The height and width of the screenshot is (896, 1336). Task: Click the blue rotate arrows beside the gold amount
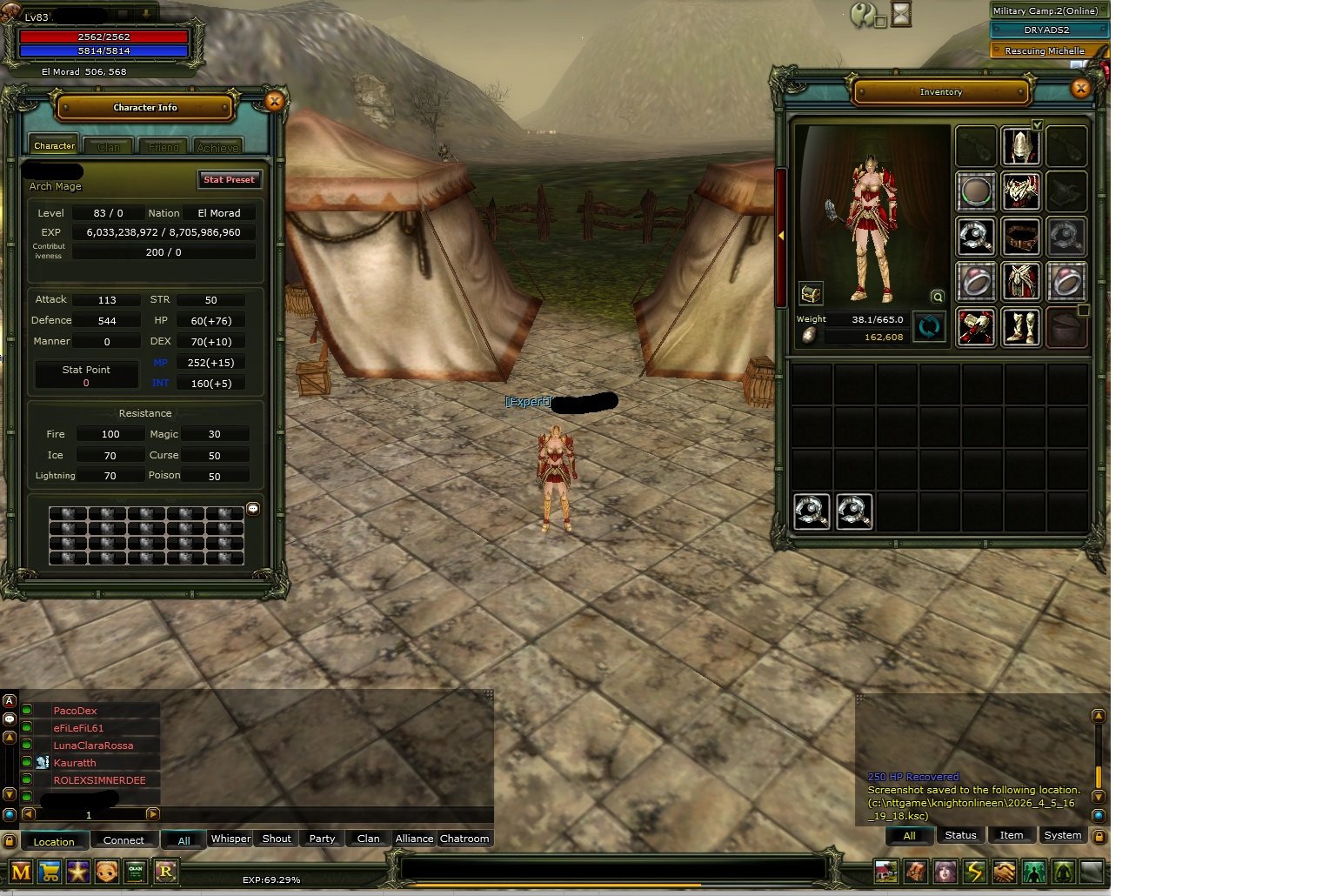(x=929, y=328)
